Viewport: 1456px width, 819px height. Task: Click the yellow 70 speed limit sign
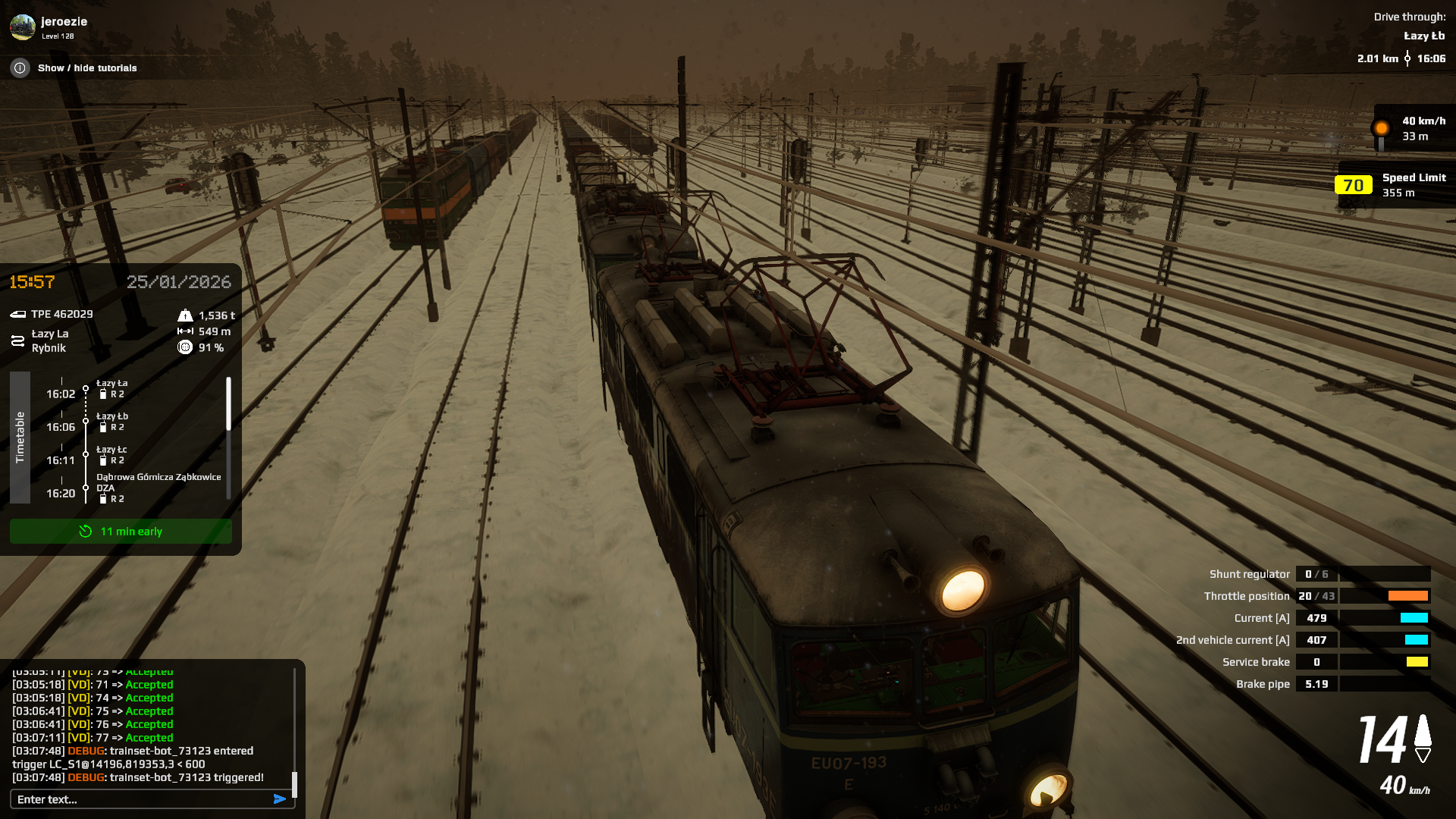(x=1353, y=186)
